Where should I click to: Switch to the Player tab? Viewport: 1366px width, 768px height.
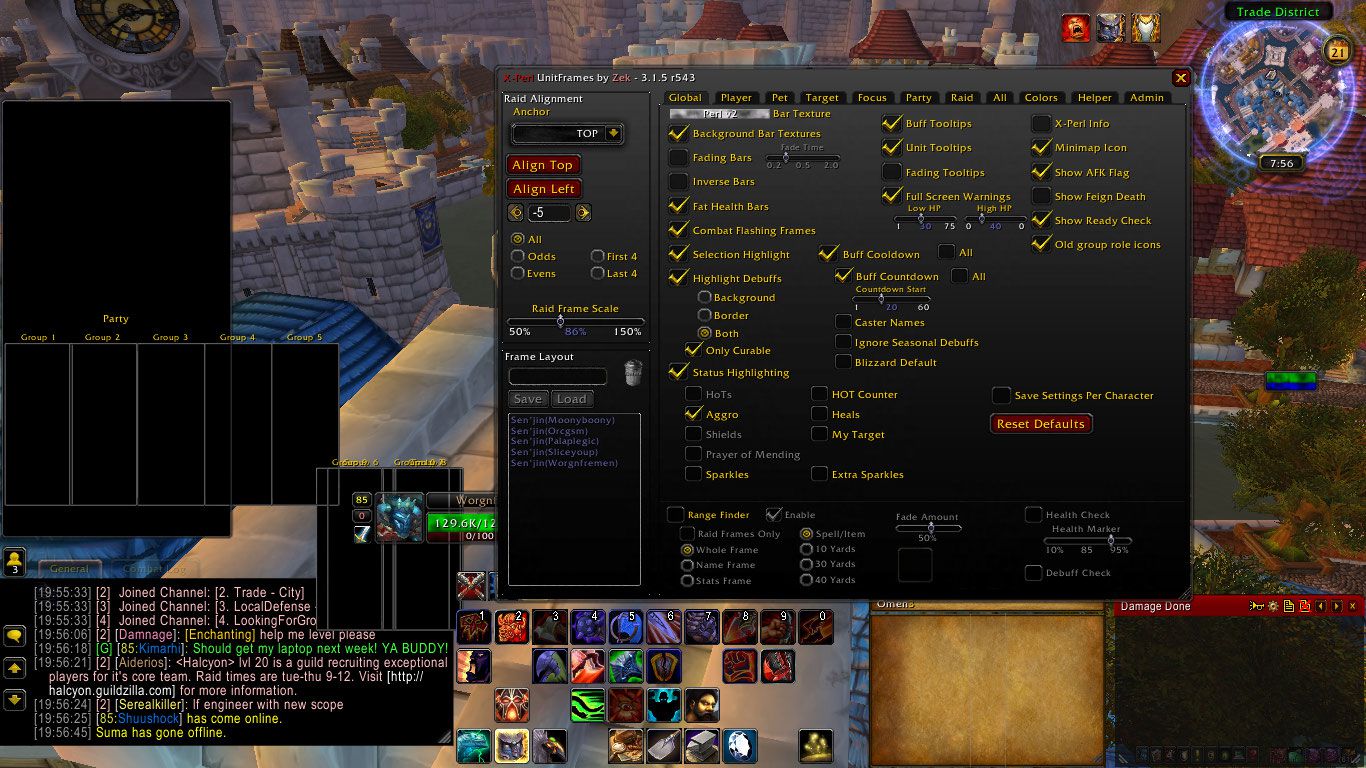(x=736, y=98)
